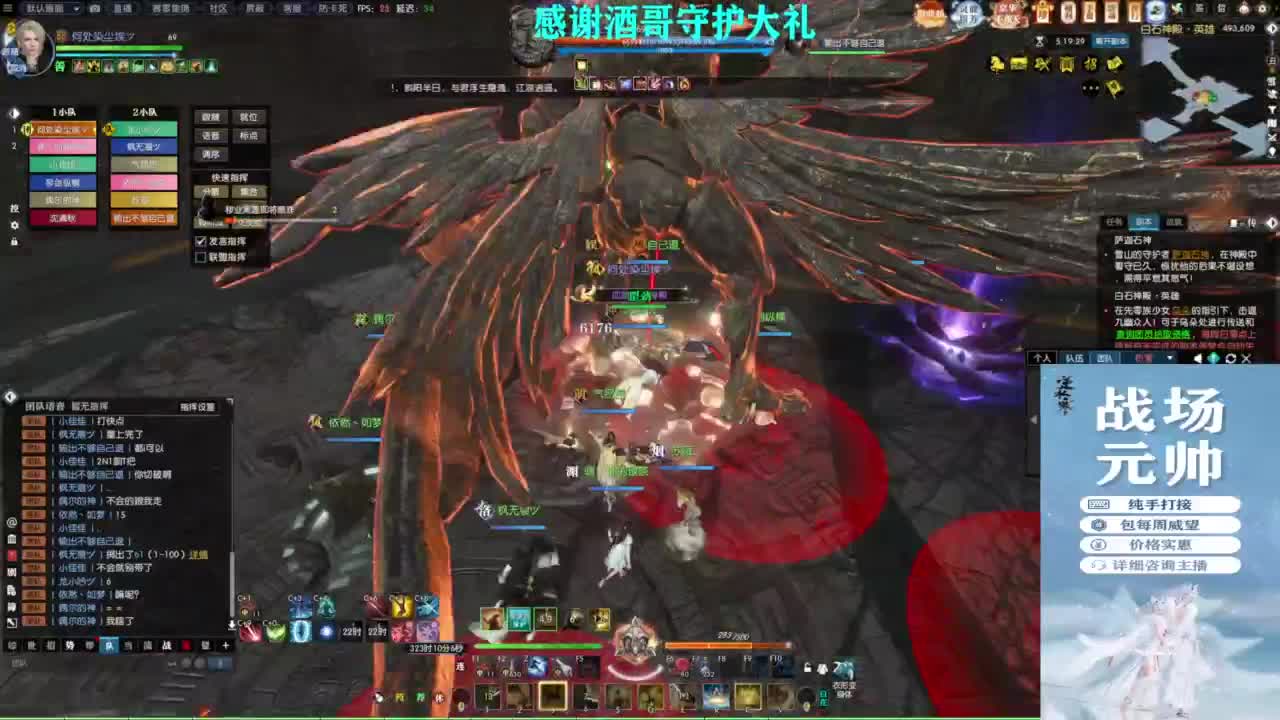Enable the 联盟指挥 checkbox
Screen dimensions: 1280x720
198,257
